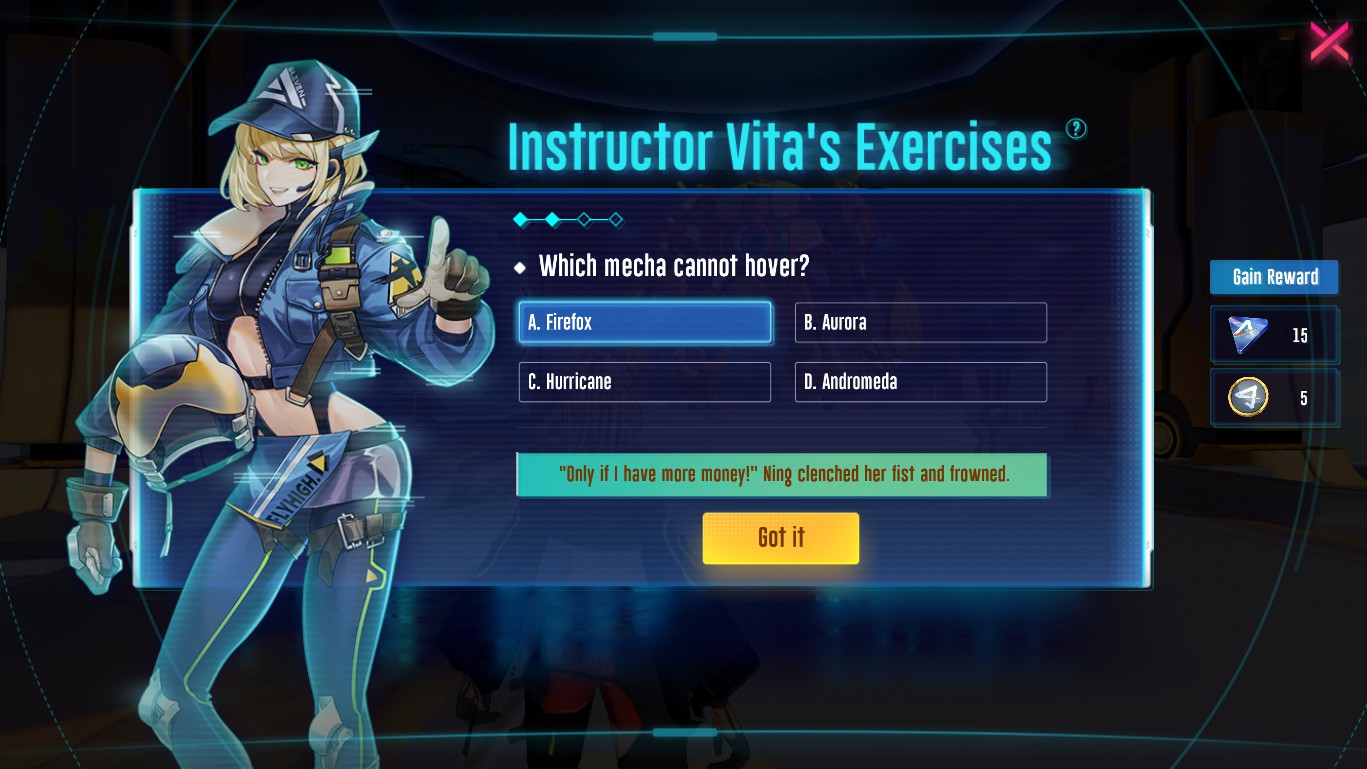This screenshot has width=1367, height=769.
Task: Choose answer B. Aurora
Action: (920, 322)
